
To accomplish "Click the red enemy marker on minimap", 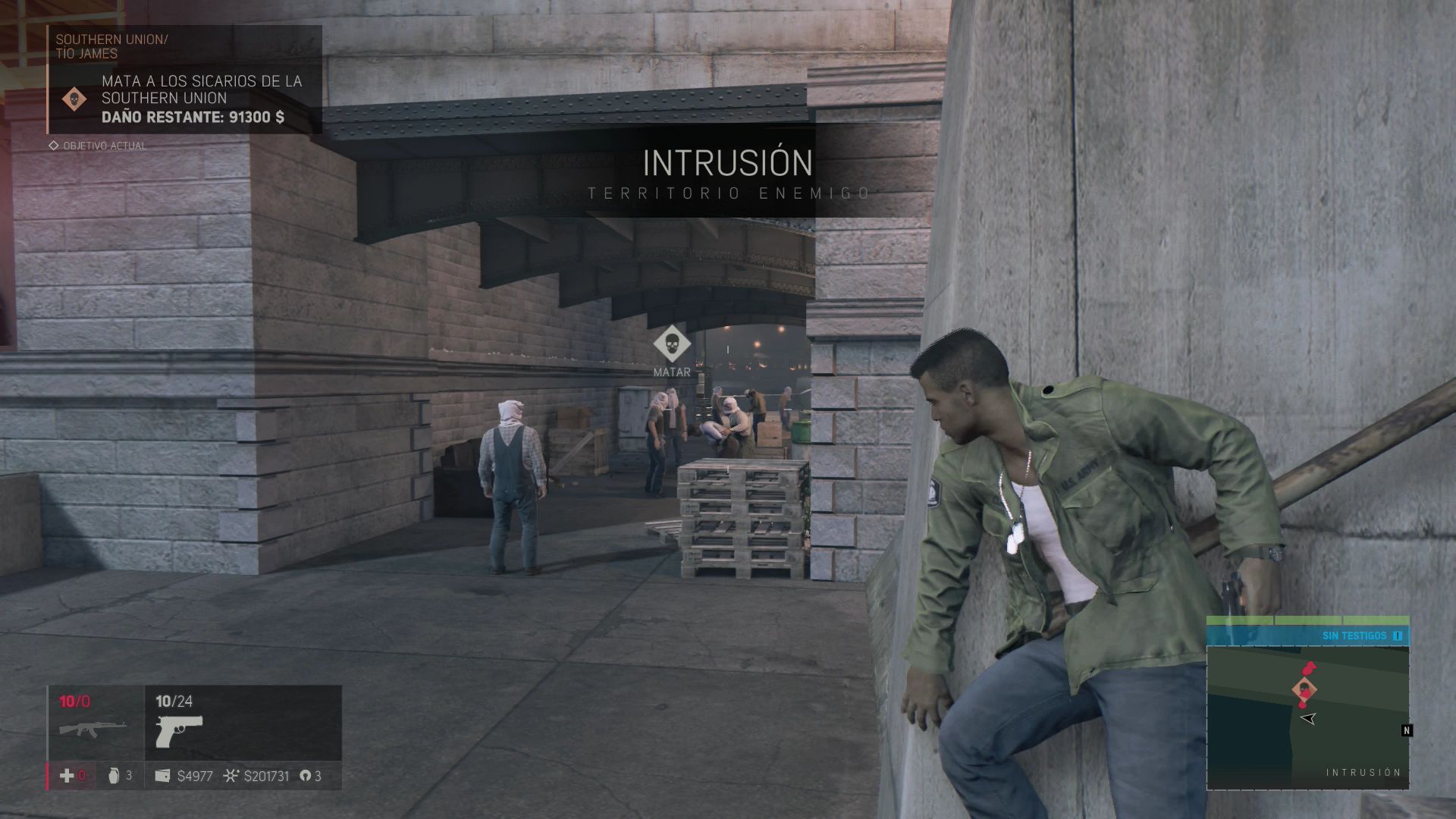I will (1309, 669).
